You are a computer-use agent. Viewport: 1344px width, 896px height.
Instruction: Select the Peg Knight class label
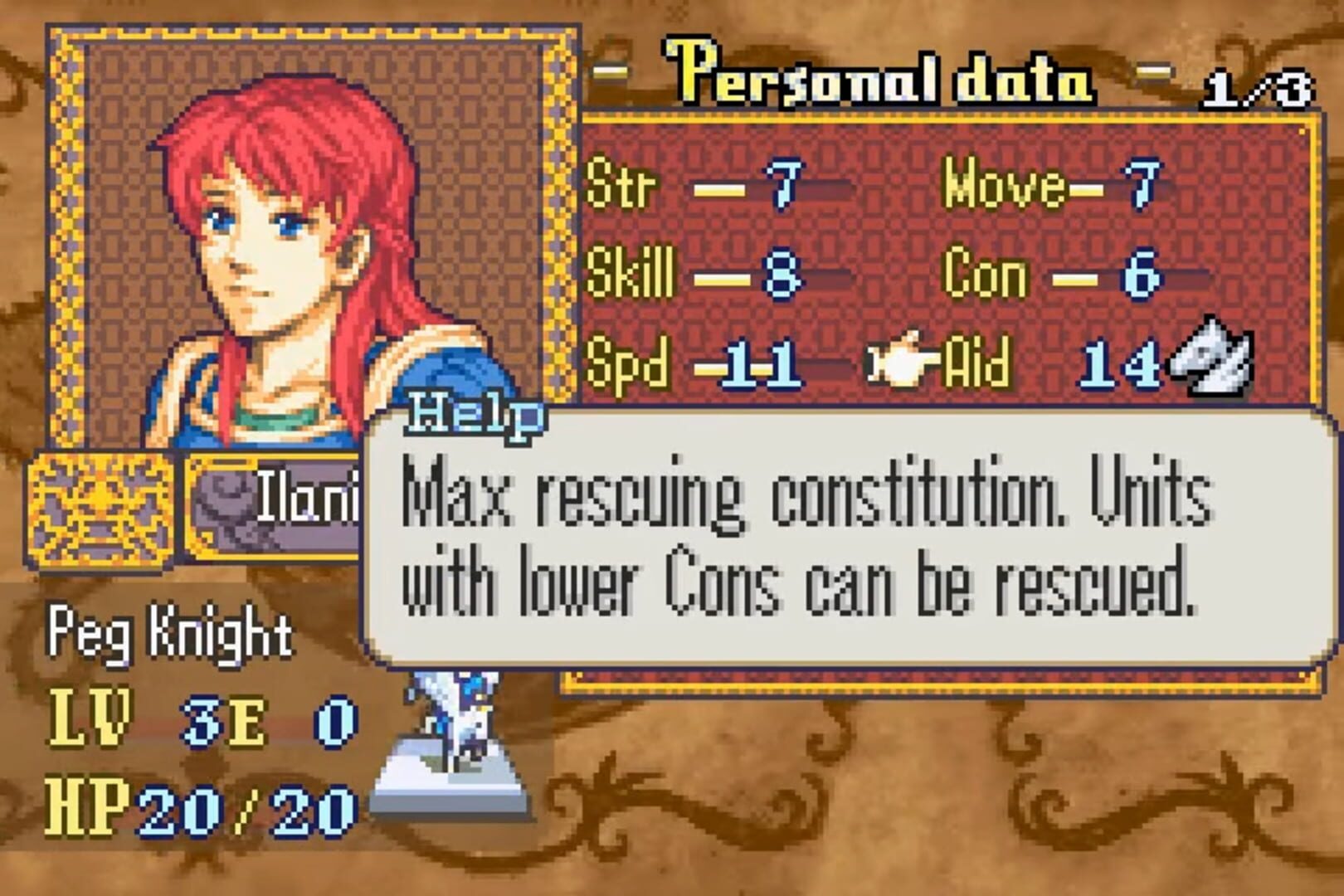point(170,635)
